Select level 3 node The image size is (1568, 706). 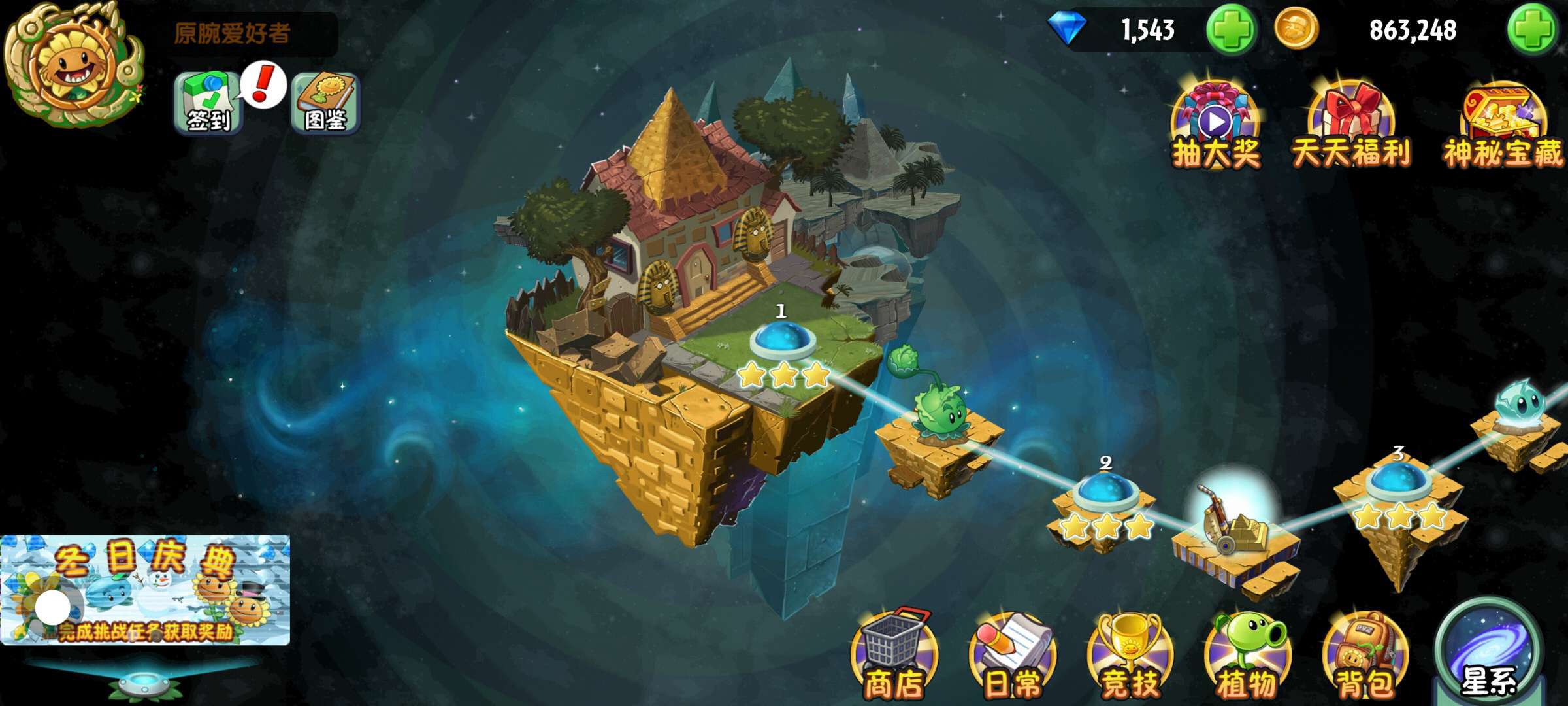pos(1398,482)
